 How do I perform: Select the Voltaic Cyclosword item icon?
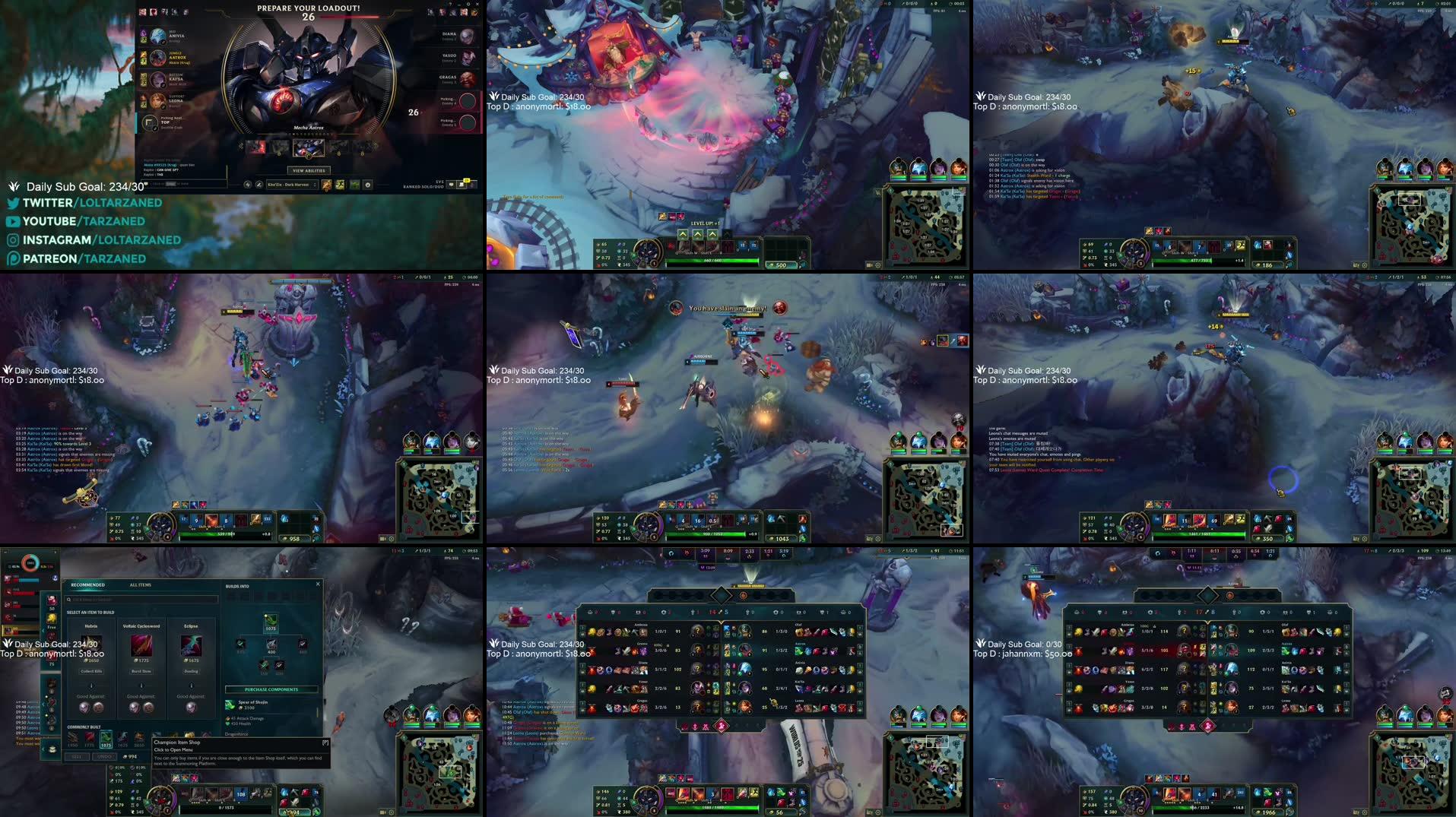tap(141, 647)
